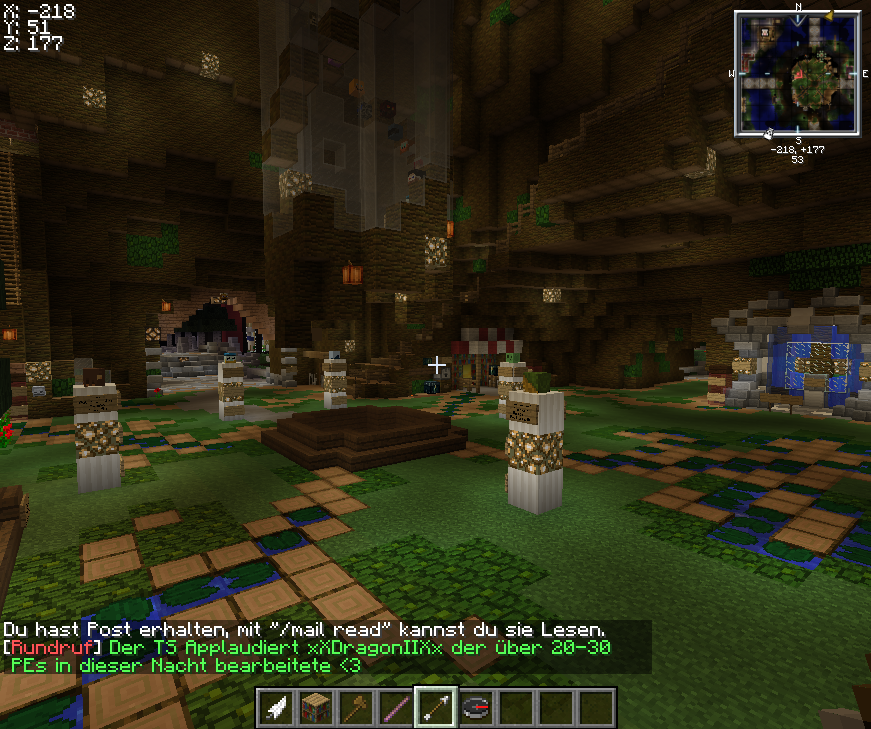Select the wooden shovel hotbar slot

357,707
